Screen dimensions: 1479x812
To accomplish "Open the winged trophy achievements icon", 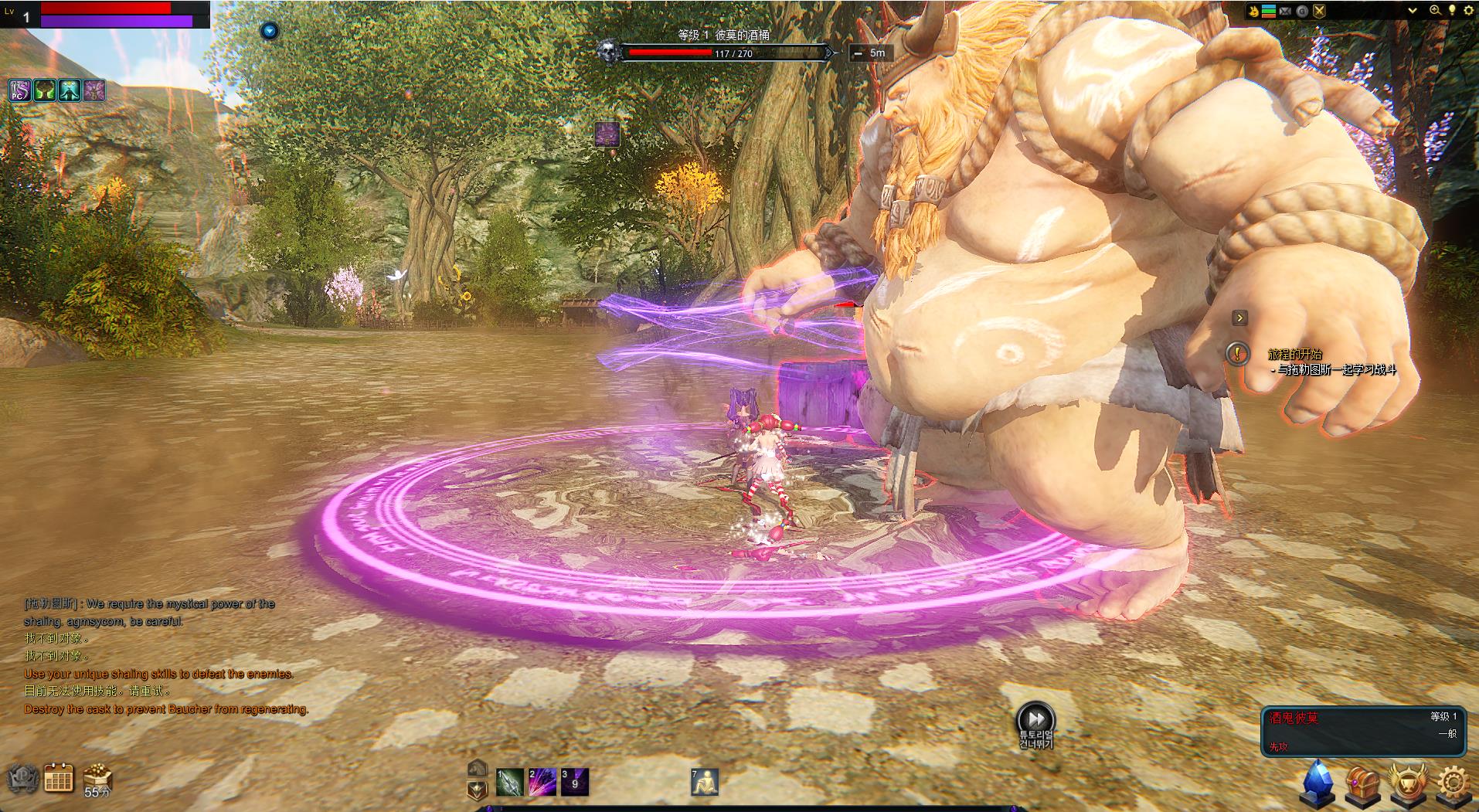I will click(1406, 782).
